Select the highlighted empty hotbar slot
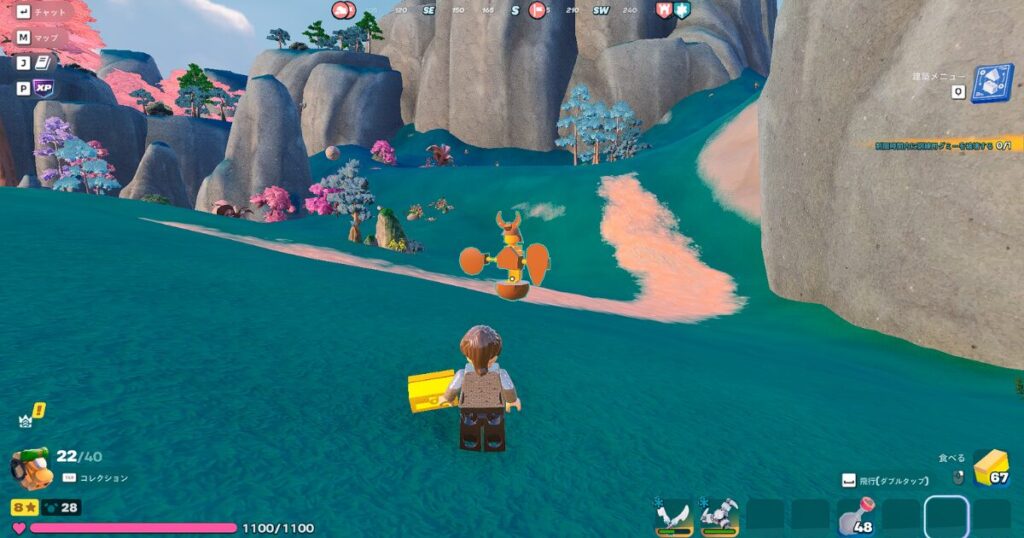1024x538 pixels. click(945, 516)
